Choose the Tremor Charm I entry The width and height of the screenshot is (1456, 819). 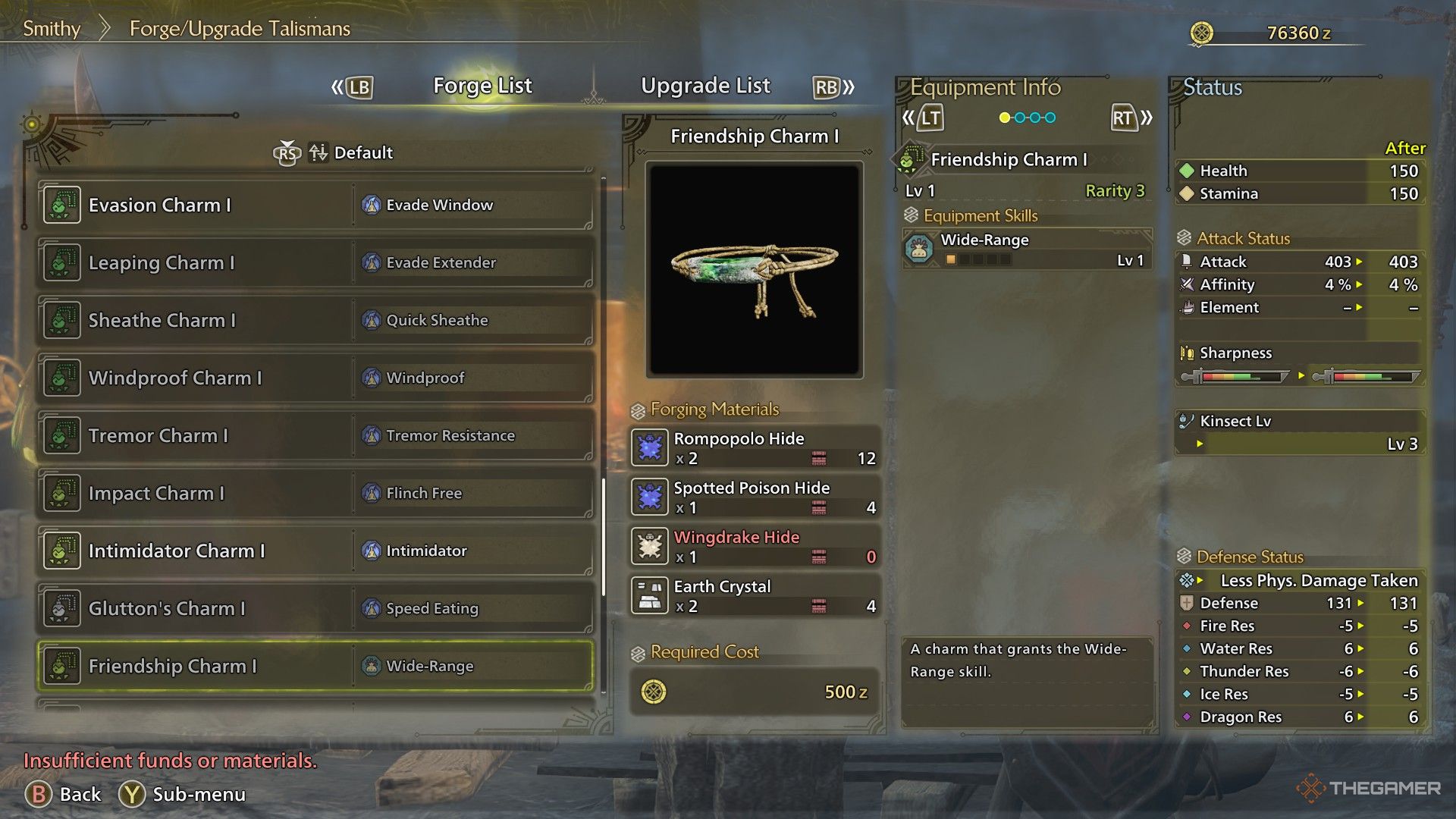coord(315,436)
